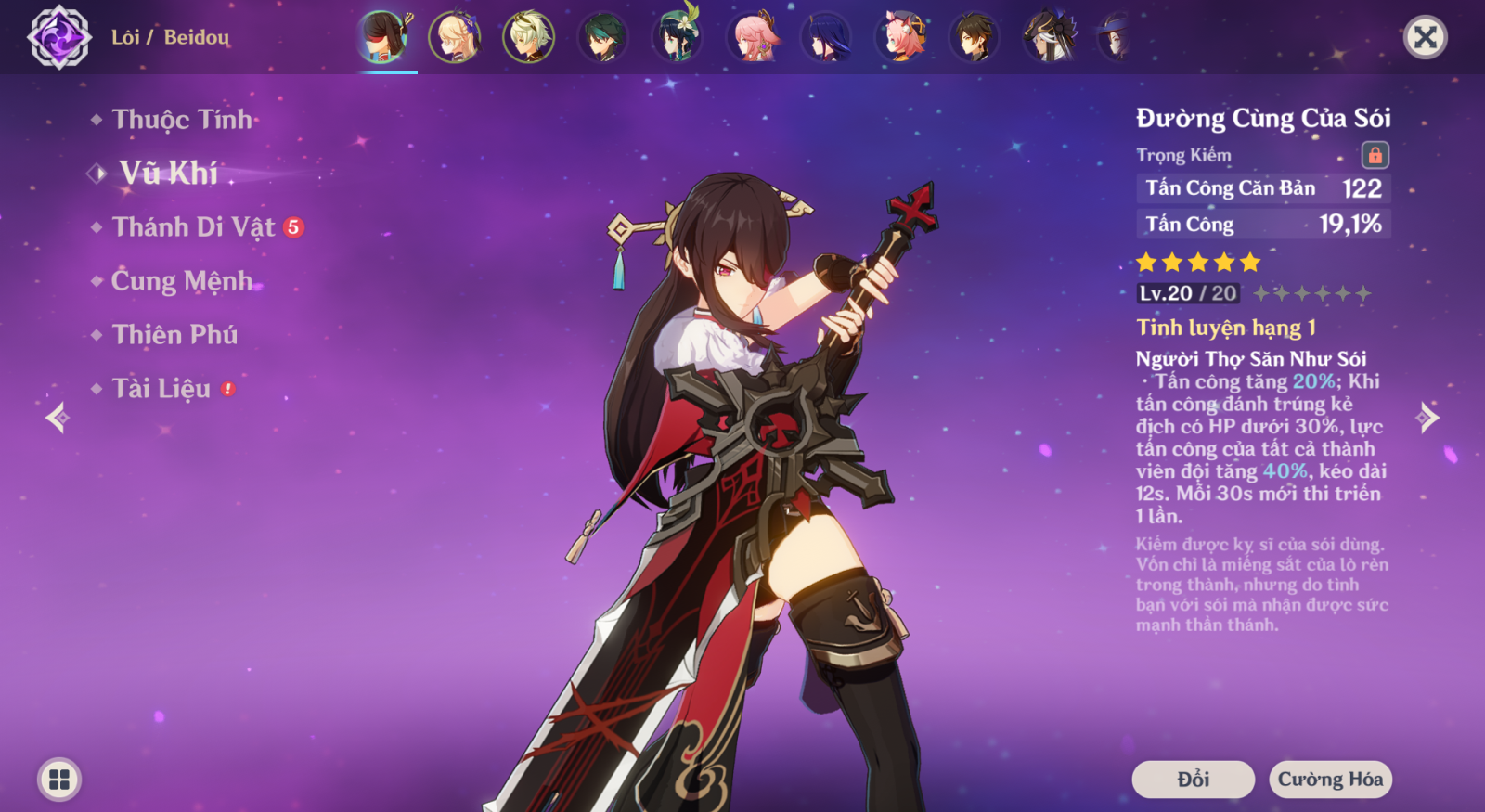Select the Vũ Khí weapon menu entry
The height and width of the screenshot is (812, 1485).
tap(168, 174)
